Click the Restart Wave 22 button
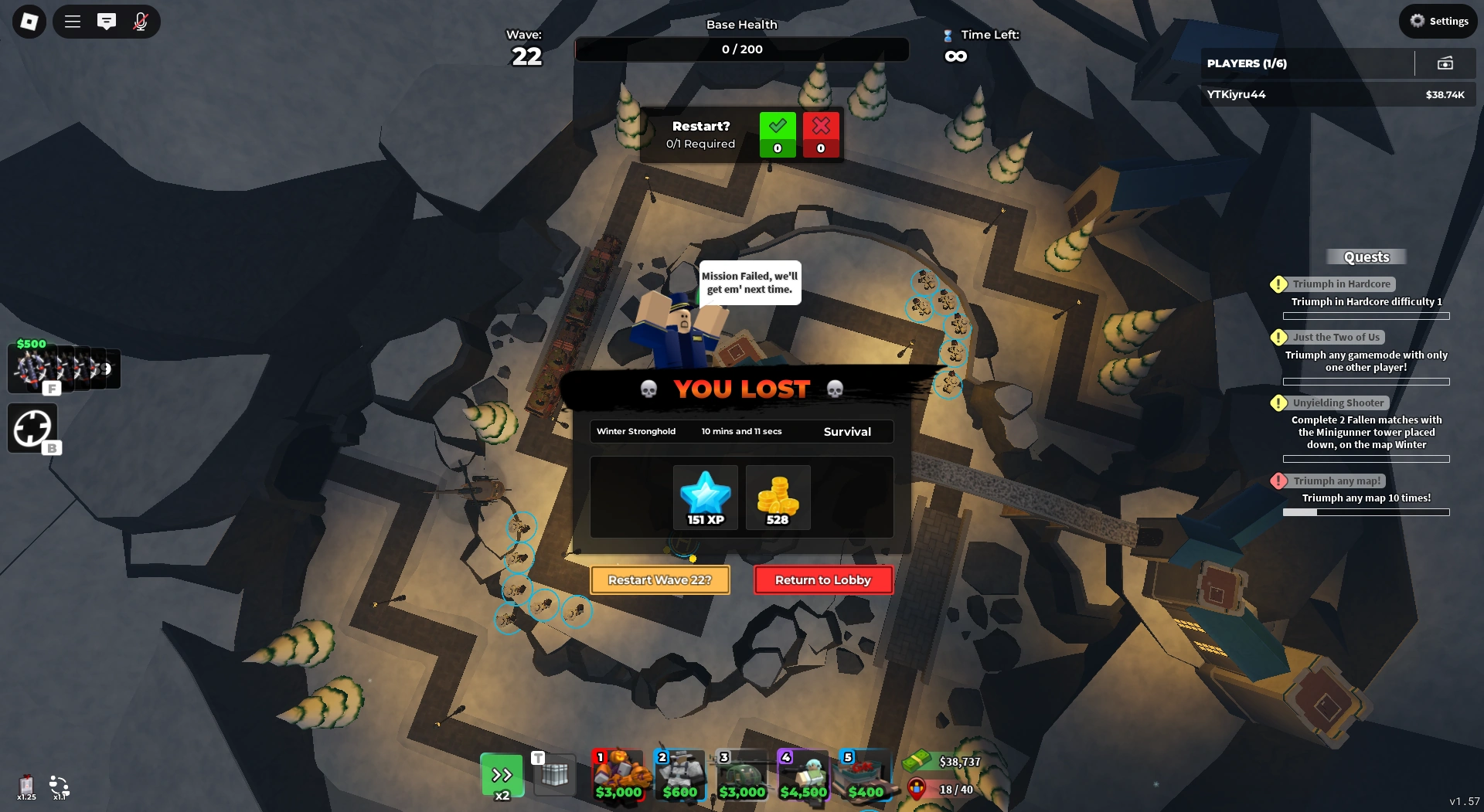Image resolution: width=1484 pixels, height=812 pixels. (659, 579)
